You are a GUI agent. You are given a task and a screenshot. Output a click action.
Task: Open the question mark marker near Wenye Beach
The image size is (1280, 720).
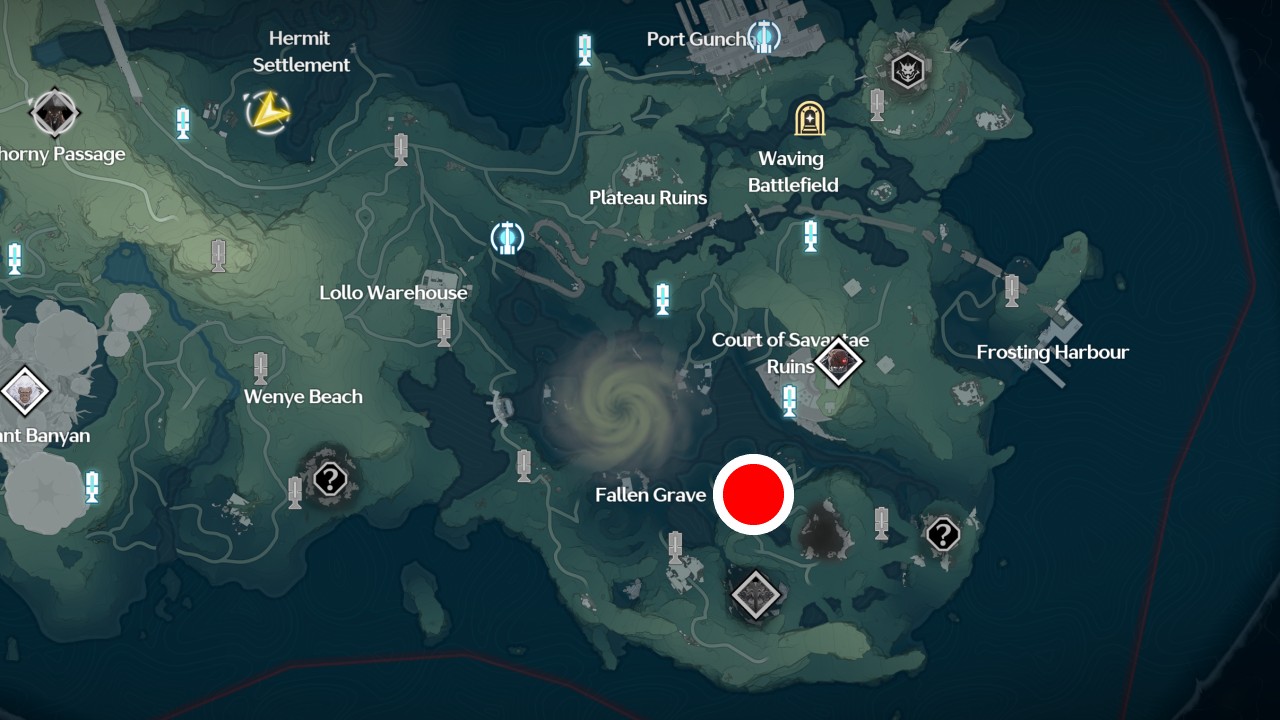point(330,480)
